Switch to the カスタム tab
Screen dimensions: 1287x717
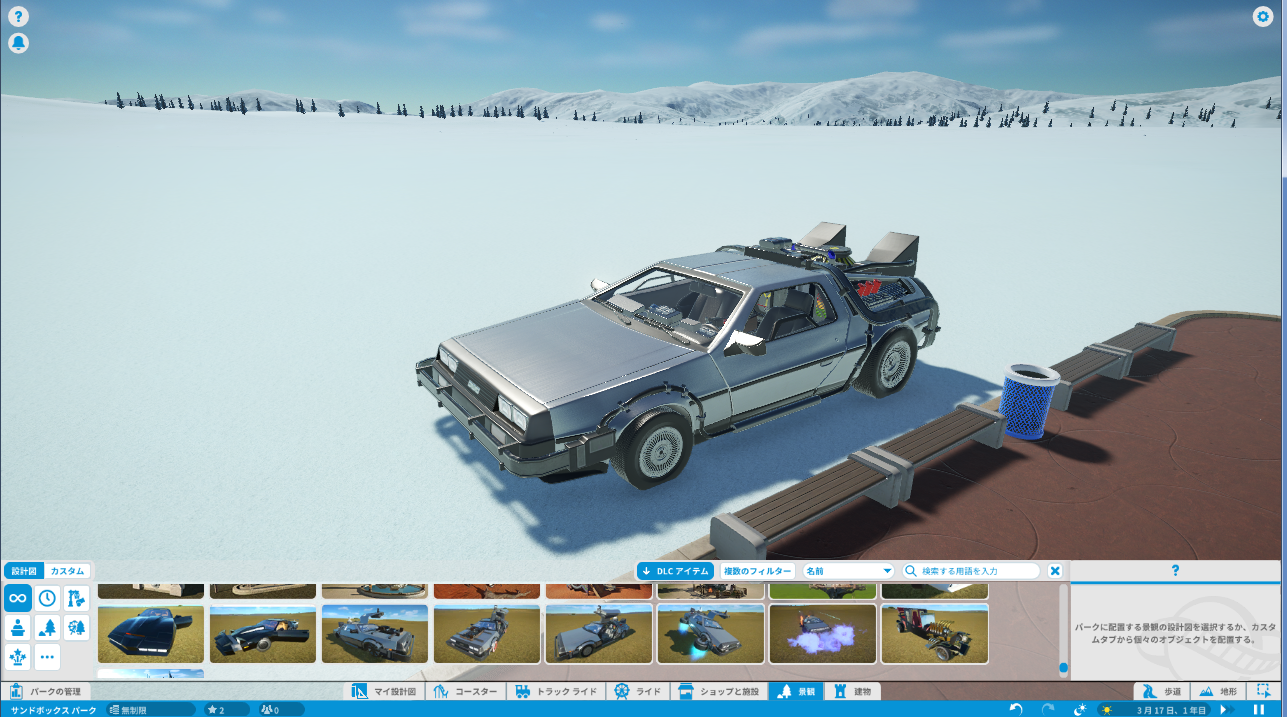pyautogui.click(x=67, y=571)
